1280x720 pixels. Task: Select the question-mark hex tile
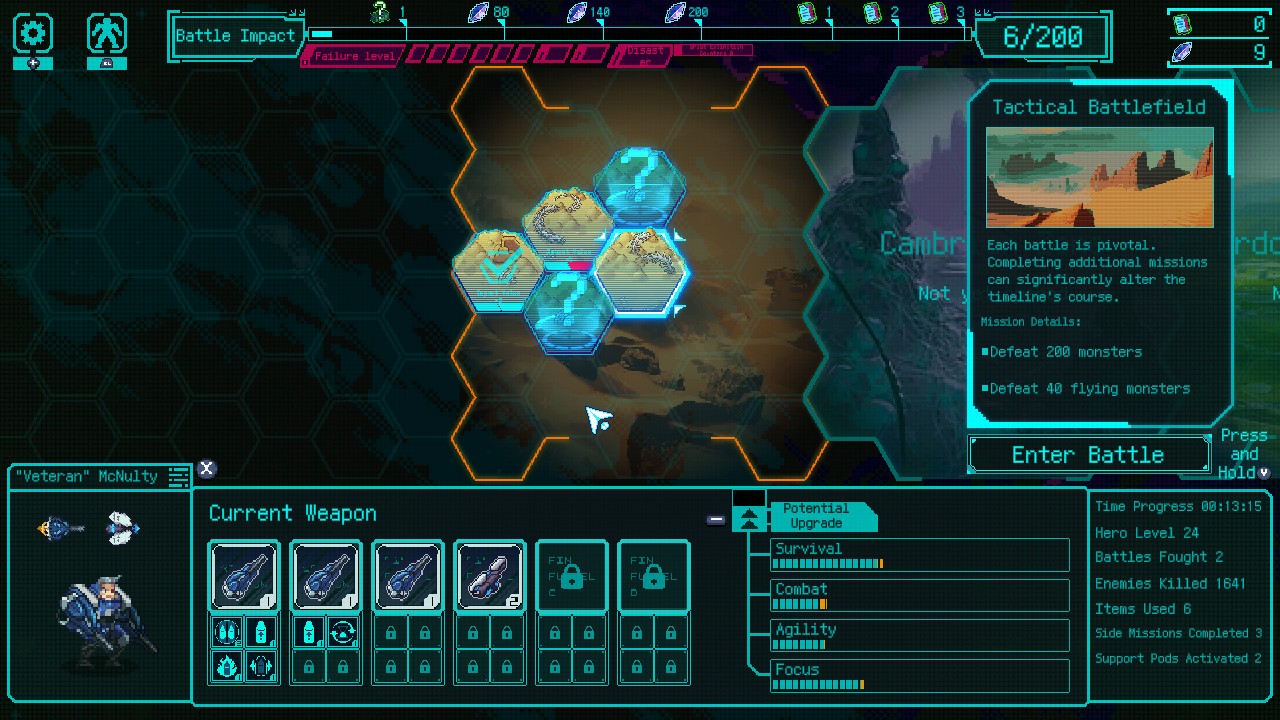(640, 185)
